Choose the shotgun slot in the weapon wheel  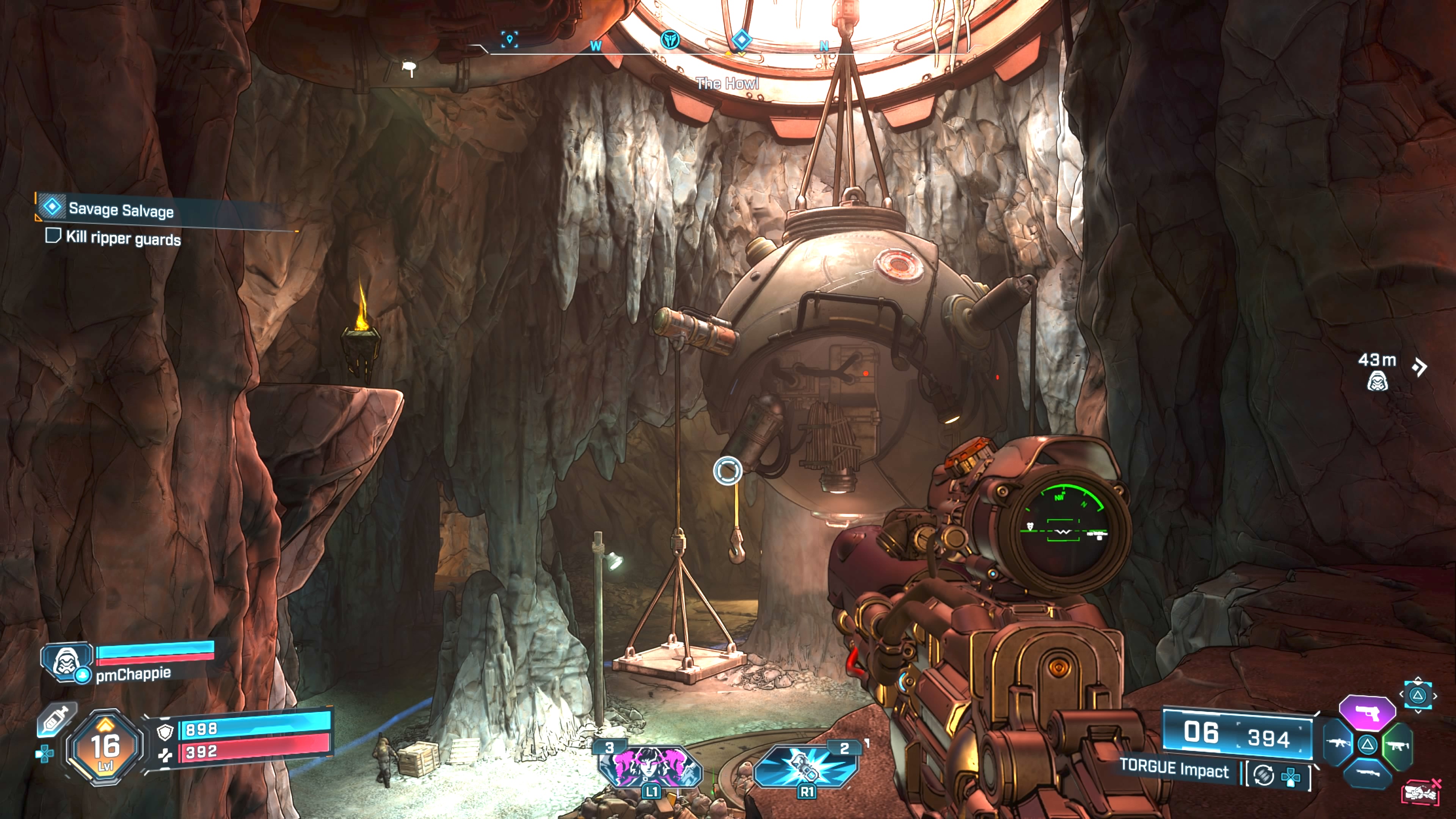coord(1367,773)
